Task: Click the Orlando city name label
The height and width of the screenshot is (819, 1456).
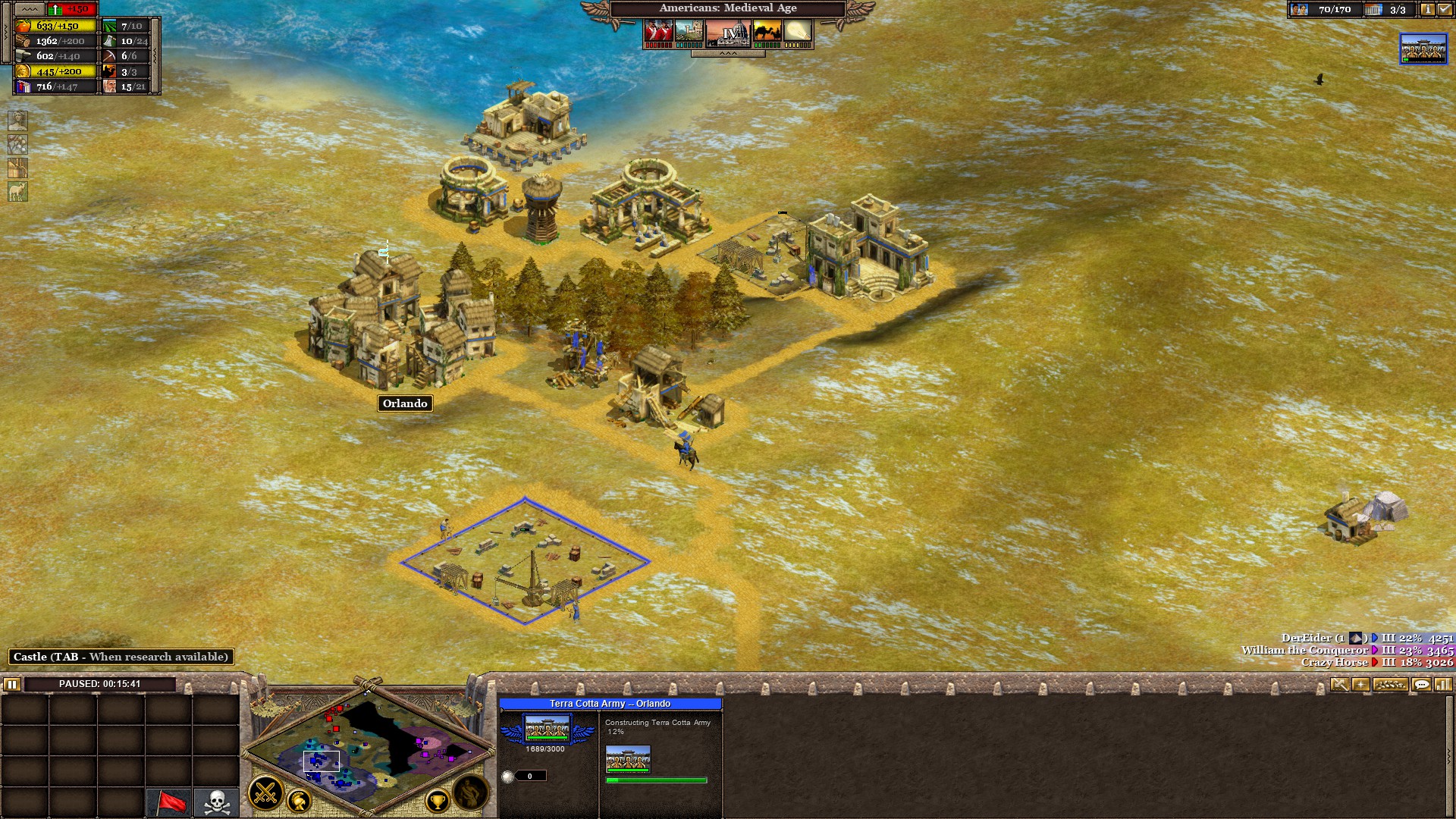Action: tap(404, 403)
